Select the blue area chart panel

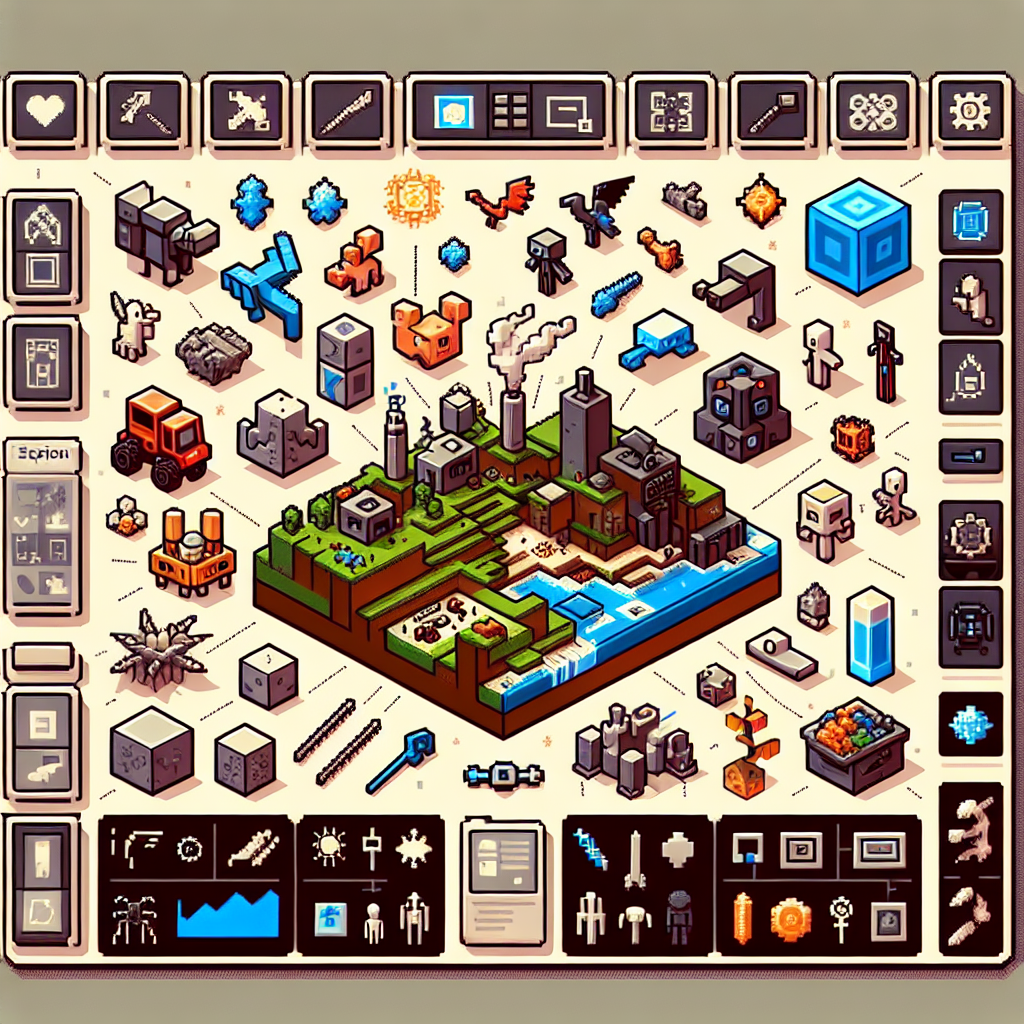pos(228,914)
